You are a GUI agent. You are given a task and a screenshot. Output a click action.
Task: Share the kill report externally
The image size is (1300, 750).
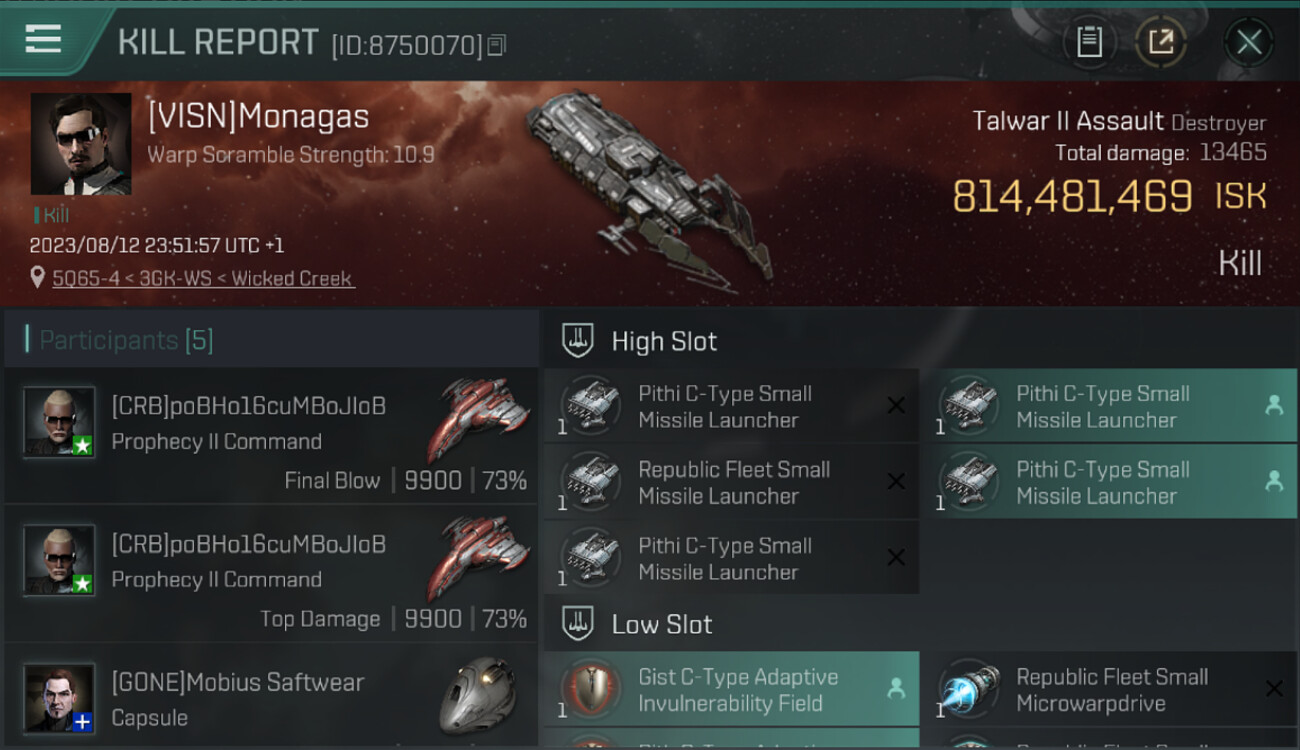click(x=1160, y=42)
